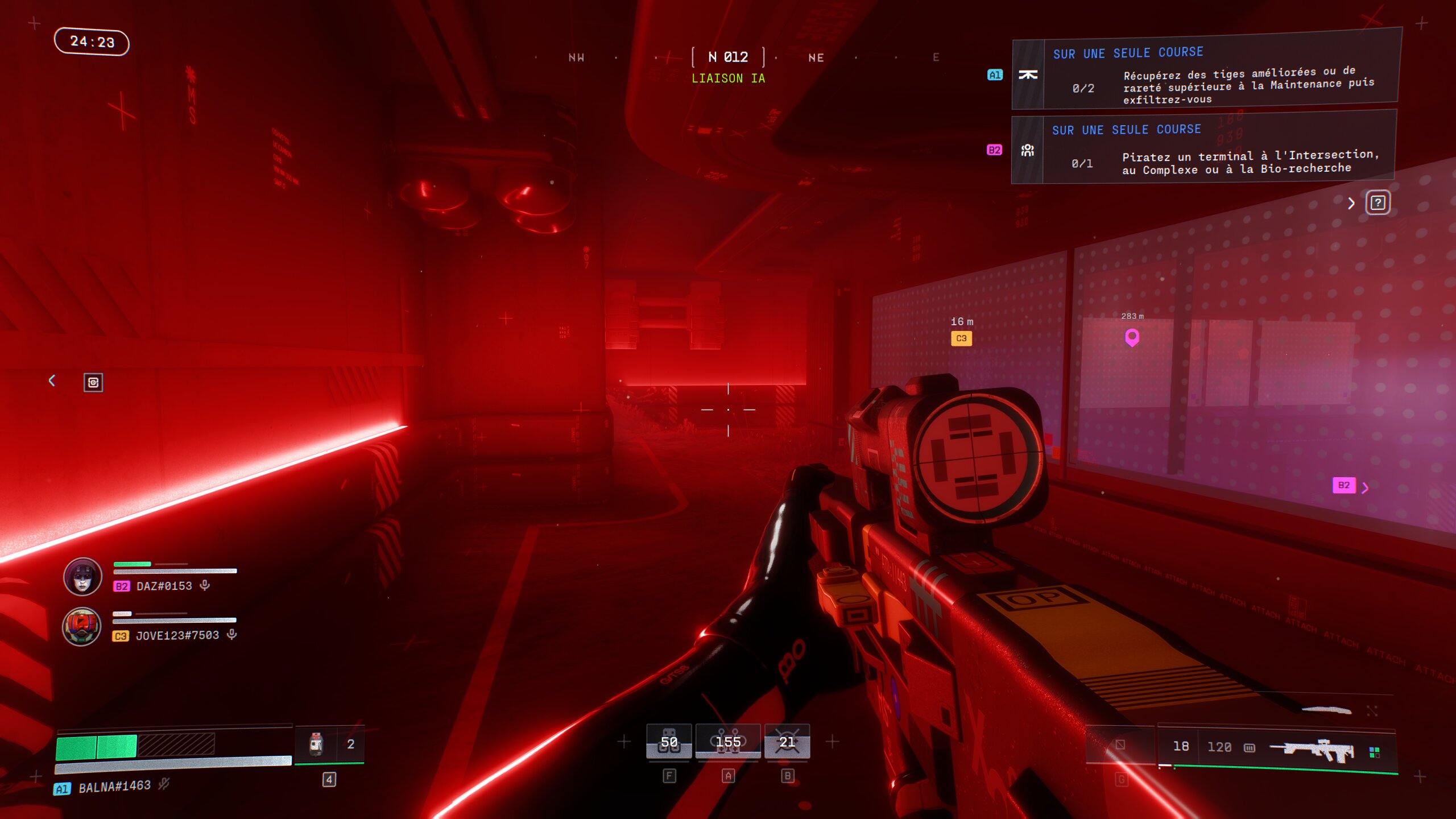Screen dimensions: 1456x819
Task: Expand the left chevron arrow
Action: tap(52, 380)
